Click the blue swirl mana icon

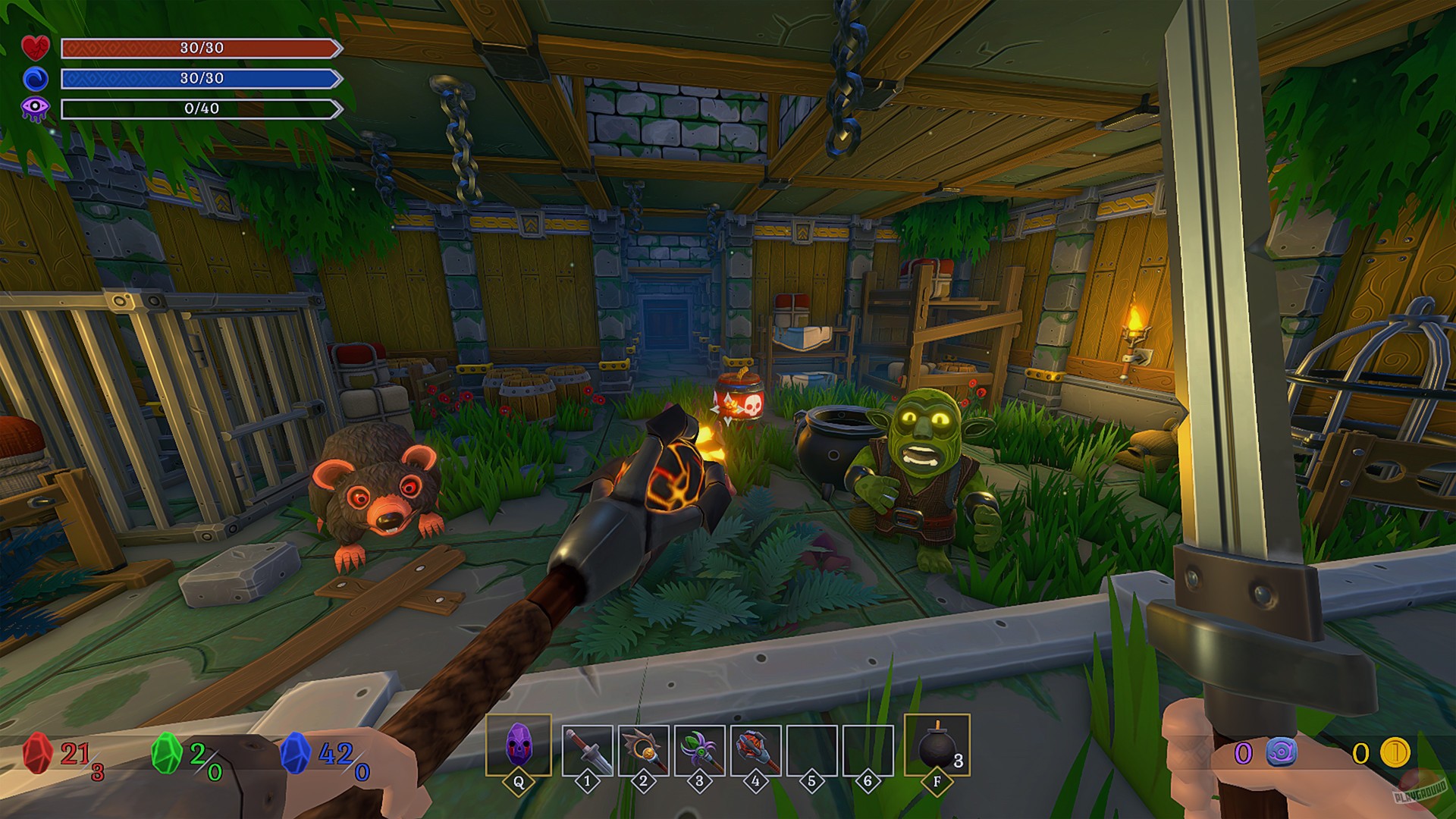tap(36, 79)
